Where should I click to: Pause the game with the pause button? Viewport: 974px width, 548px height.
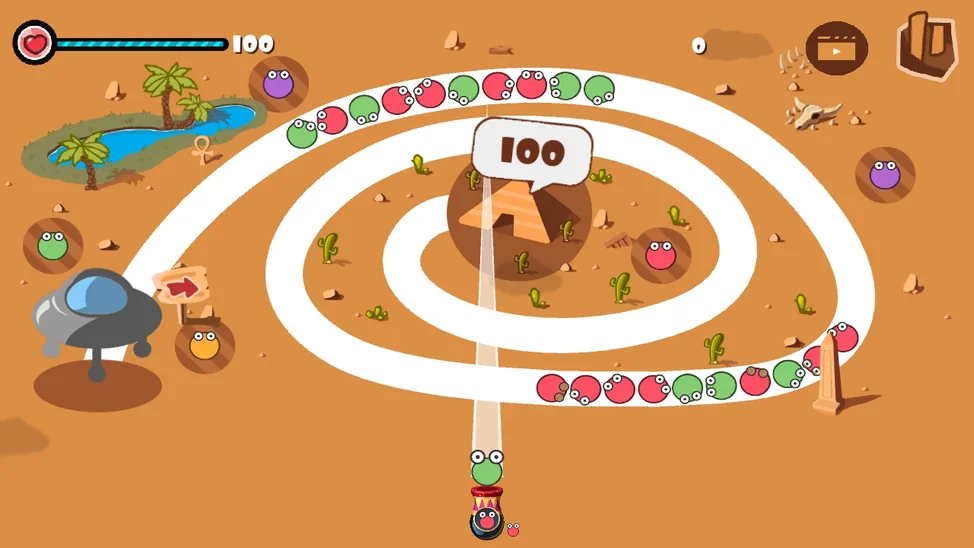tap(926, 45)
